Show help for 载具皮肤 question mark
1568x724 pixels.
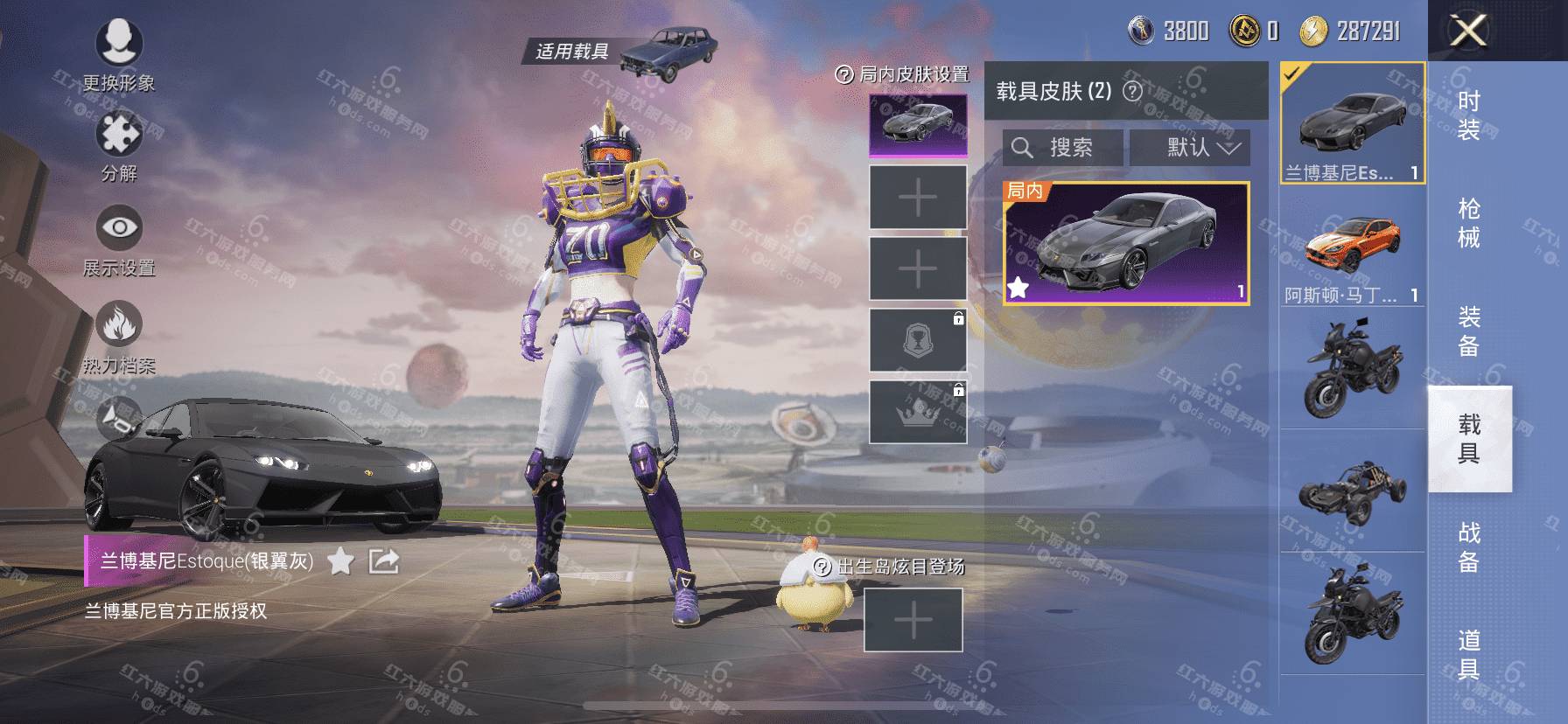point(1132,91)
